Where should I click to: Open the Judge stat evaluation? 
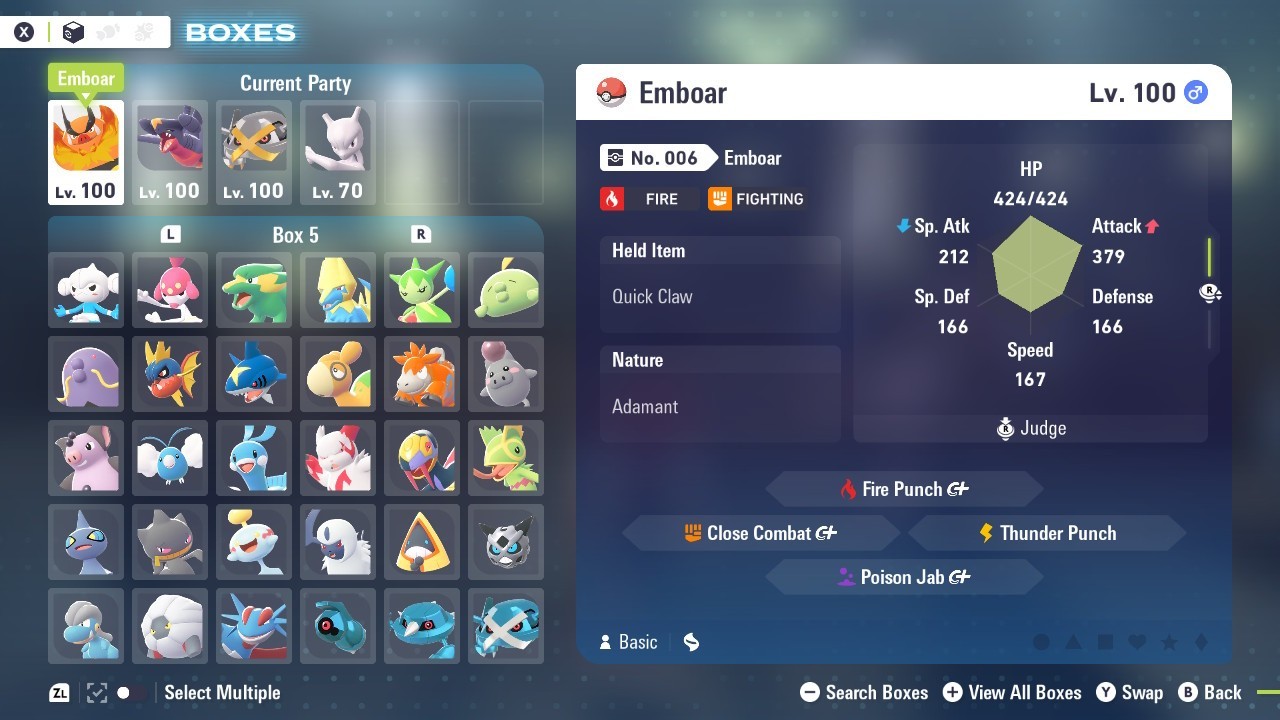coord(1031,428)
